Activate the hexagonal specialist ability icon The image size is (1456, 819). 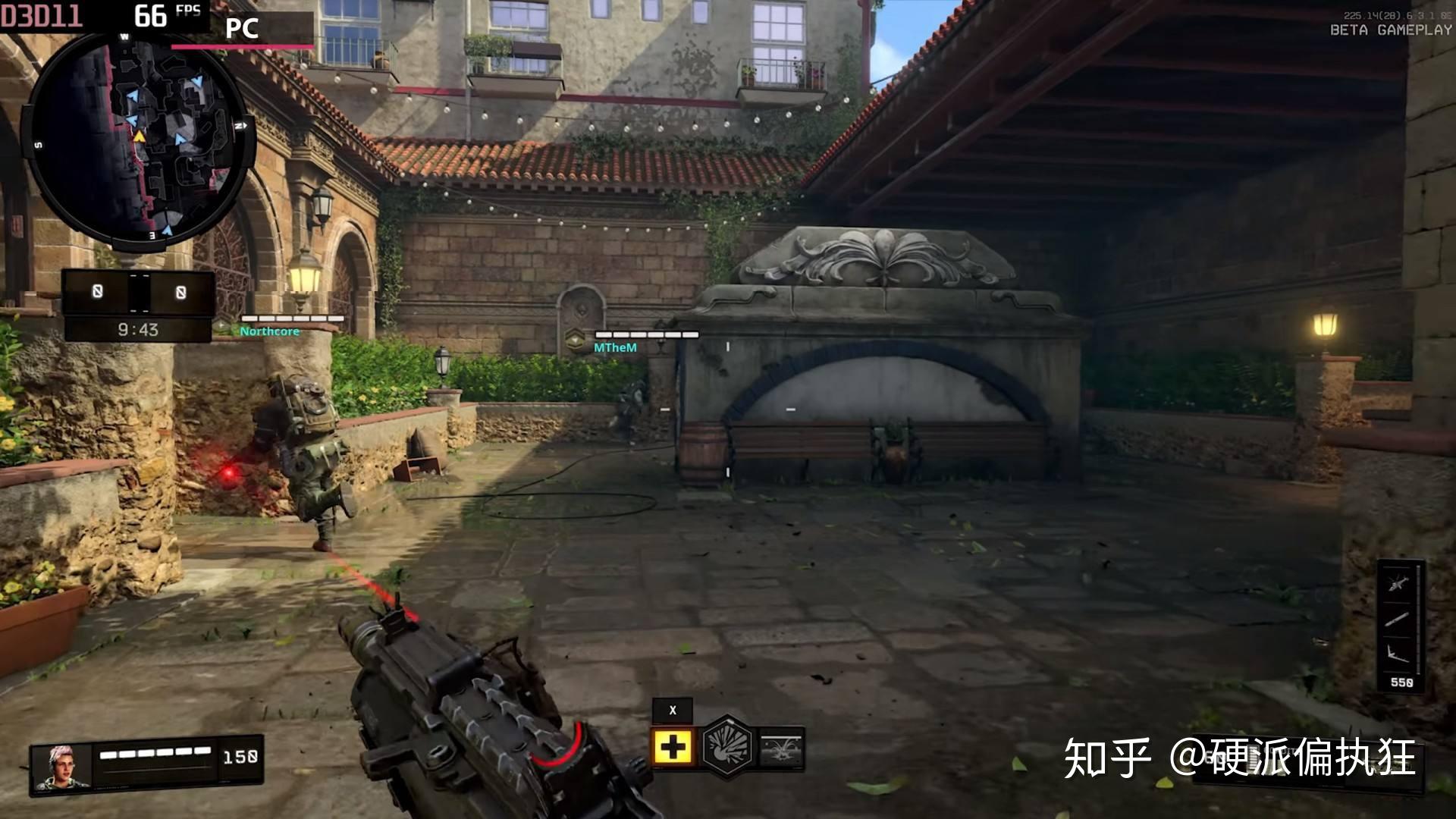pos(727,747)
